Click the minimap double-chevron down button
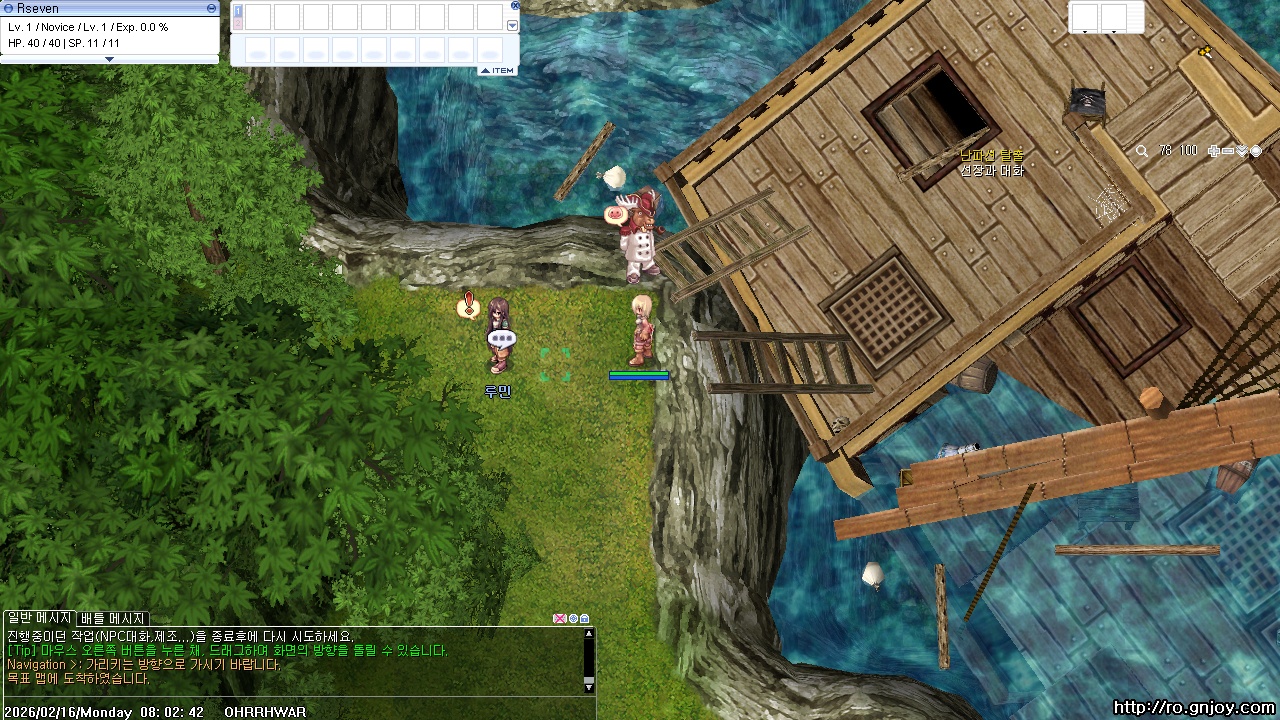The width and height of the screenshot is (1280, 720). tap(1242, 151)
